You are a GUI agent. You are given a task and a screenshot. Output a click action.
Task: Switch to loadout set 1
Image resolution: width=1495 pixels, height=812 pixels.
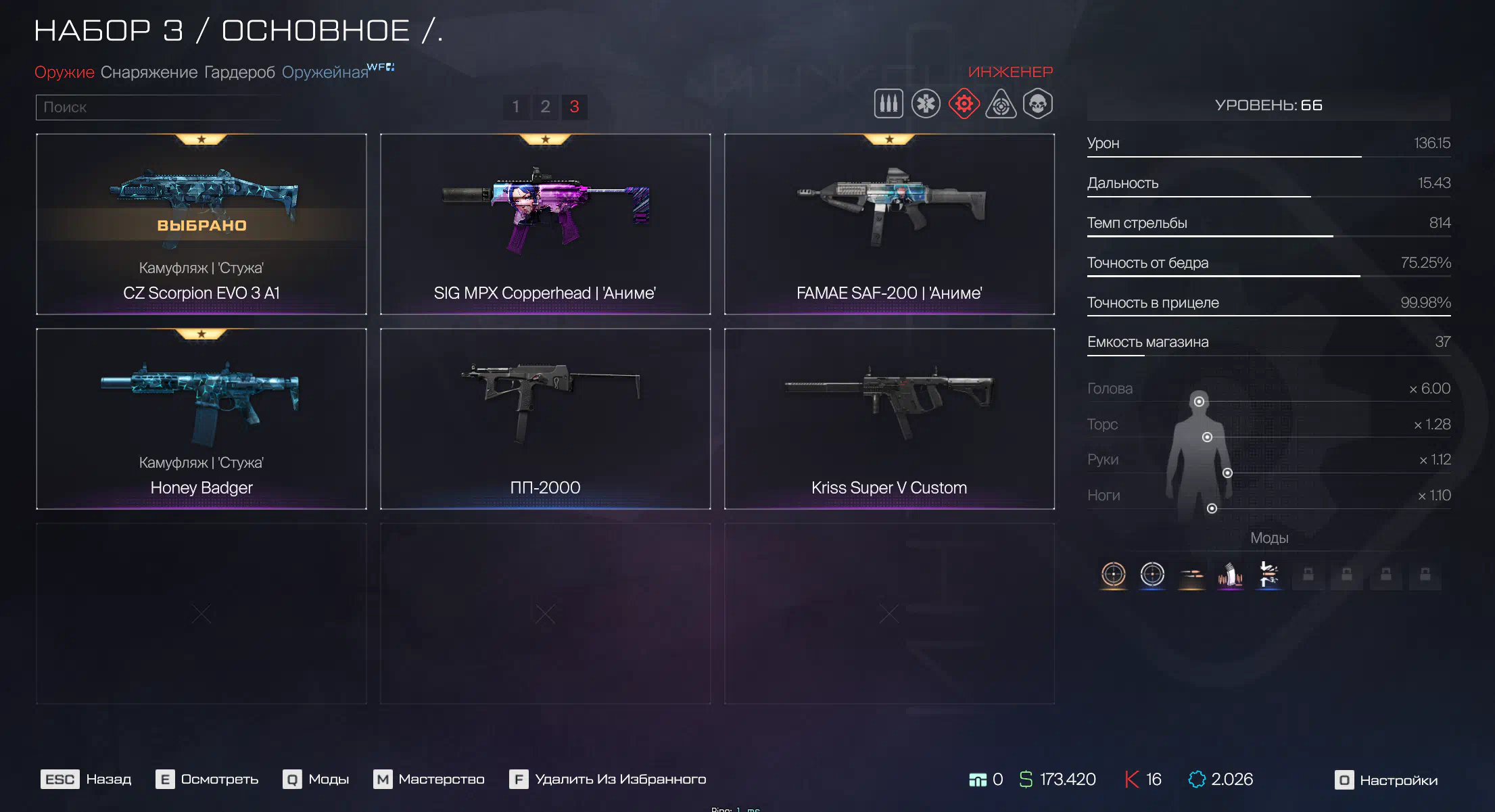tap(516, 107)
